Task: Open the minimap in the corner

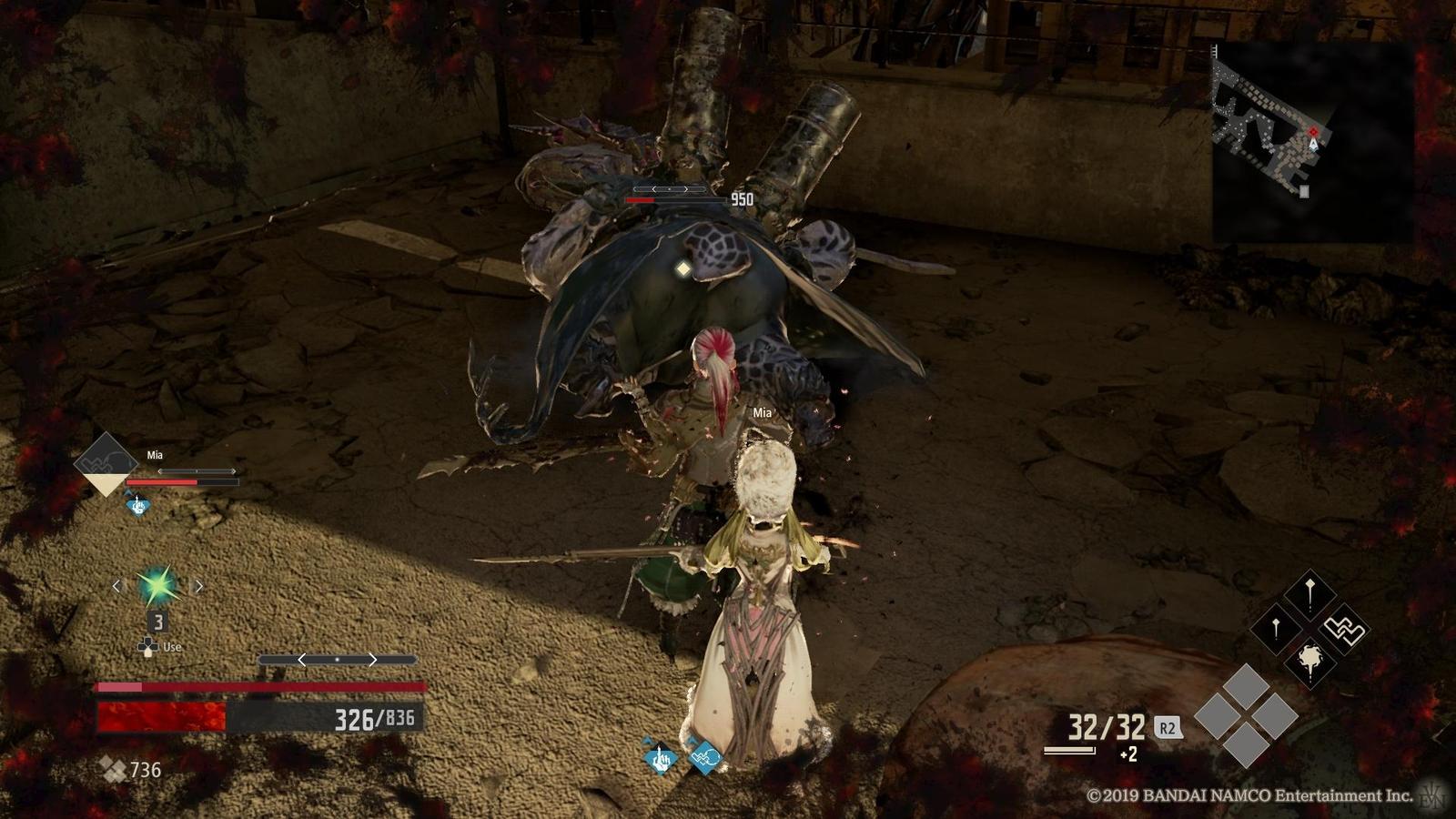Action: coord(1310,141)
